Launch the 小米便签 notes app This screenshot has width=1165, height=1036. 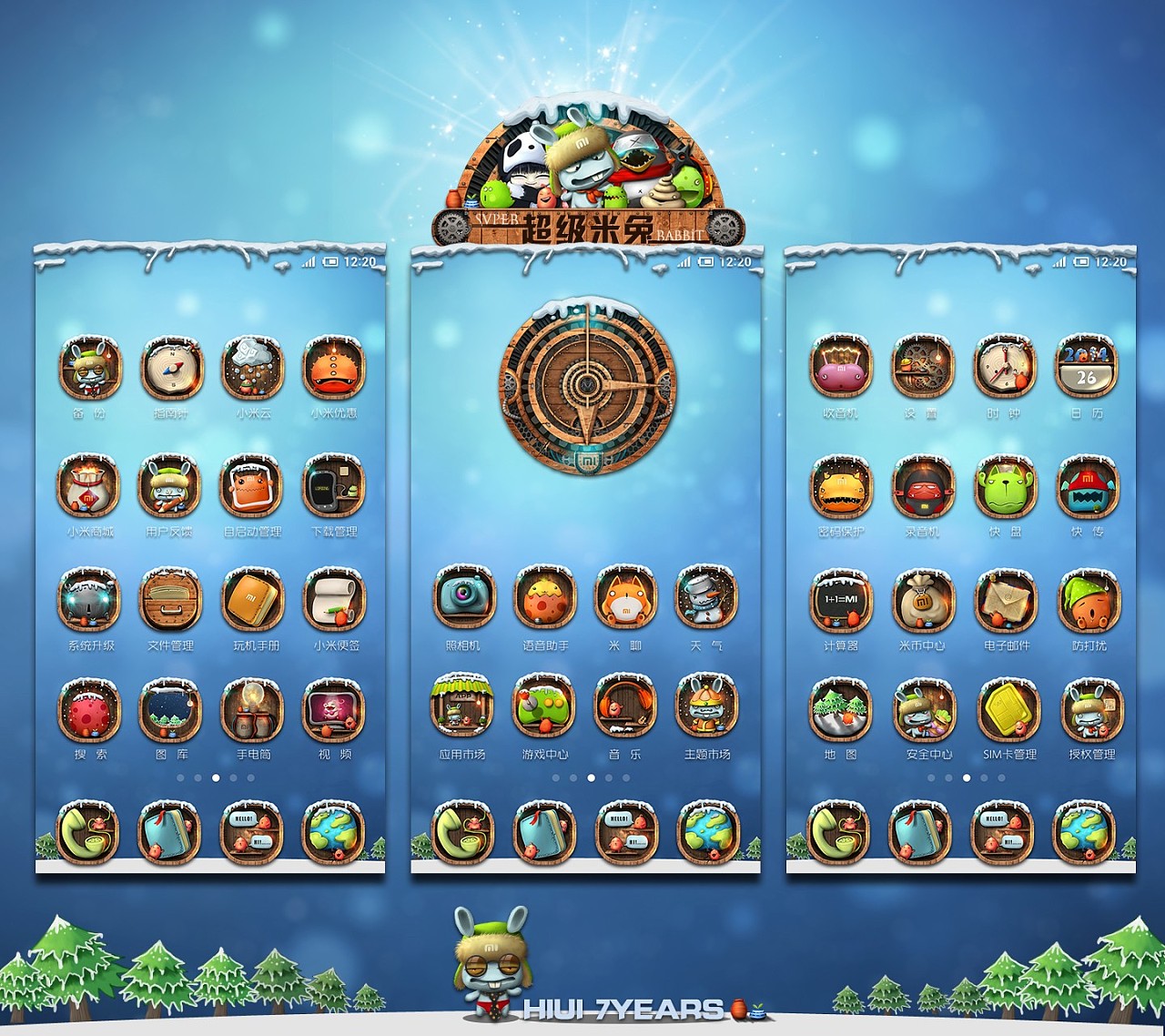[334, 599]
